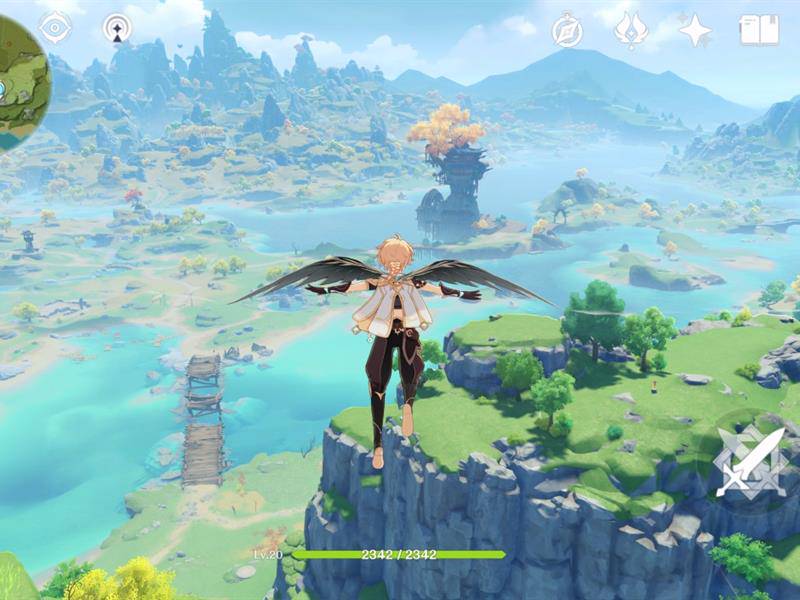
Task: Tap the eye-shaped Elemental Sight icon
Action: 55,27
